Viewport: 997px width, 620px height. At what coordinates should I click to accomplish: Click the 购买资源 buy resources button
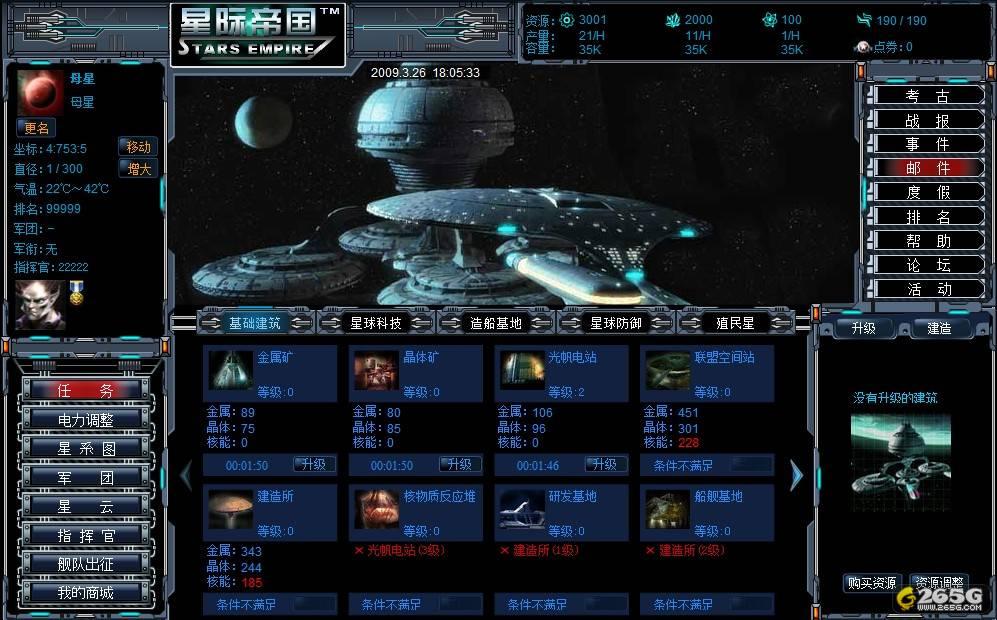pyautogui.click(x=872, y=583)
